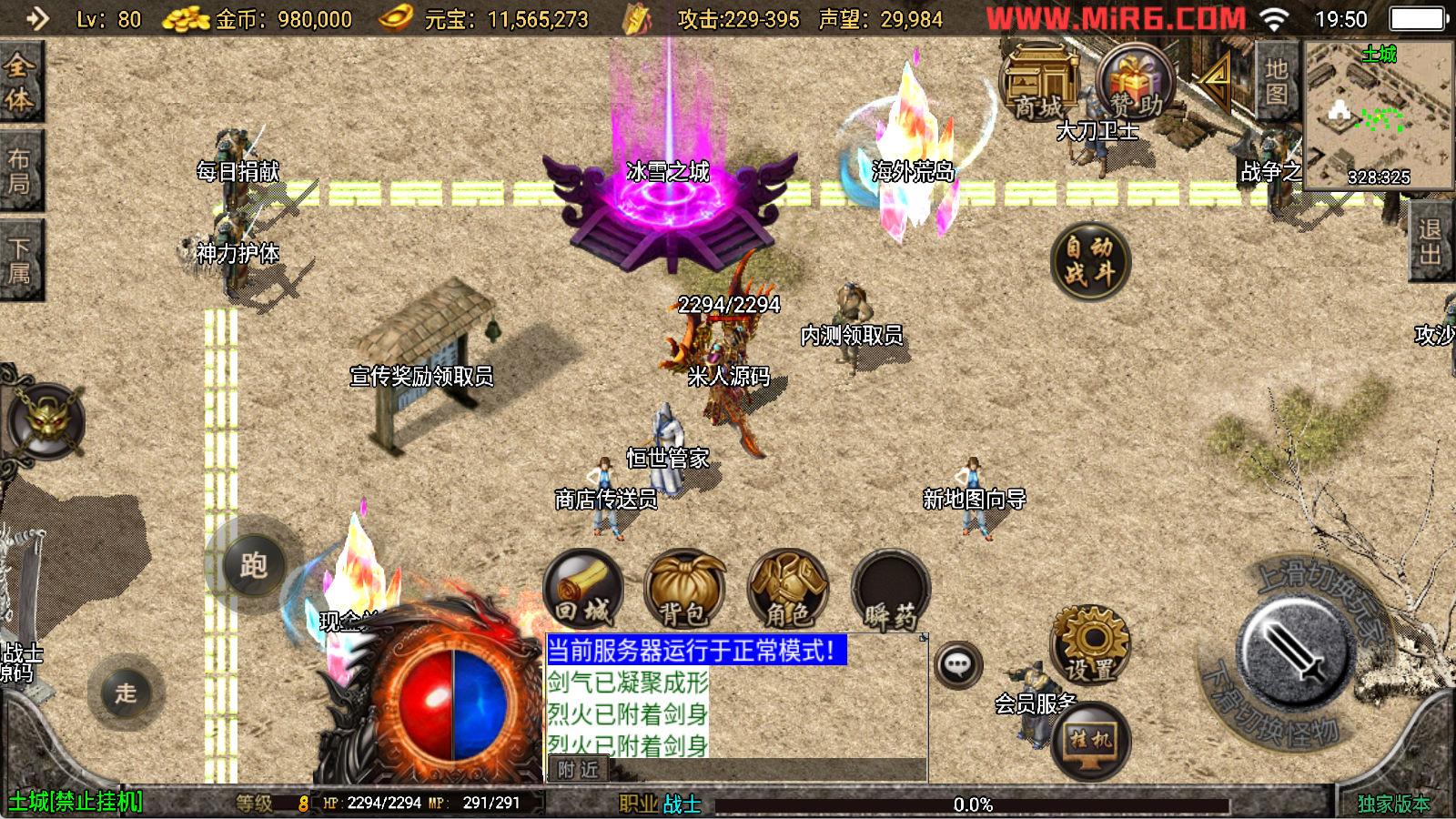Use the 回城 return scroll
This screenshot has height=819, width=1456.
[582, 590]
